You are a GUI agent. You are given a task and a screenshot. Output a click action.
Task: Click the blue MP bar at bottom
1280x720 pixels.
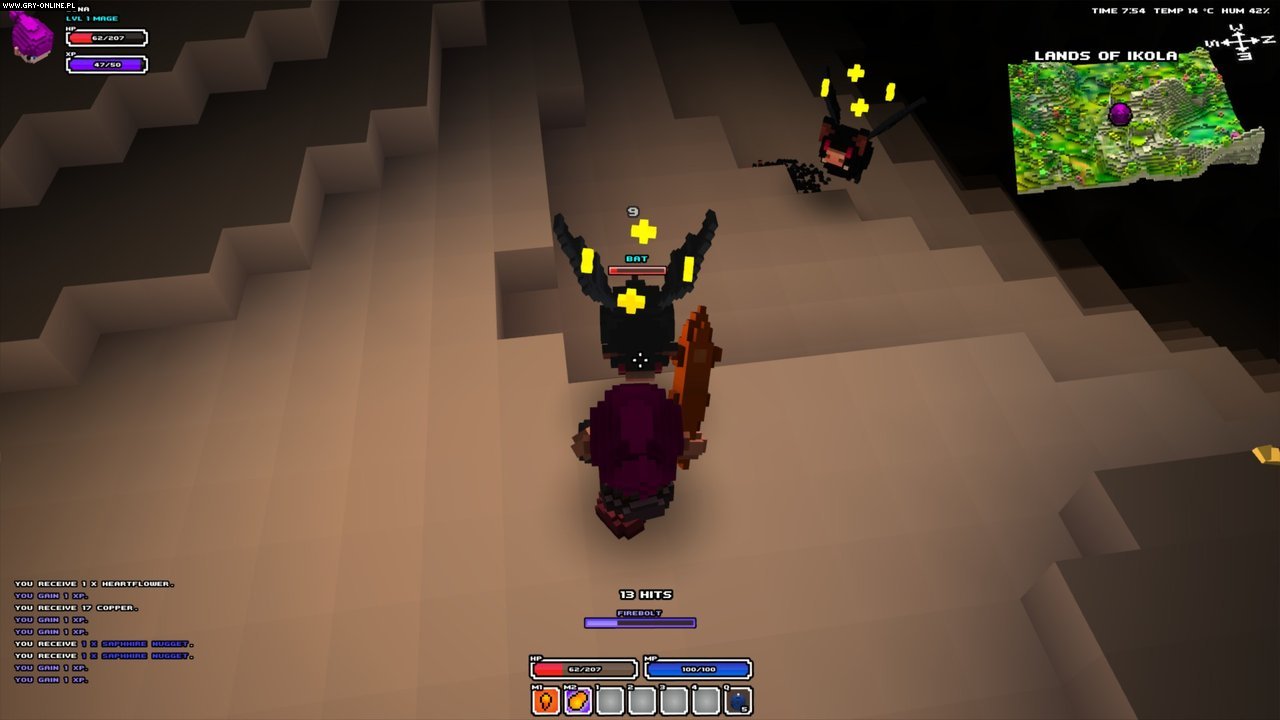(x=700, y=669)
